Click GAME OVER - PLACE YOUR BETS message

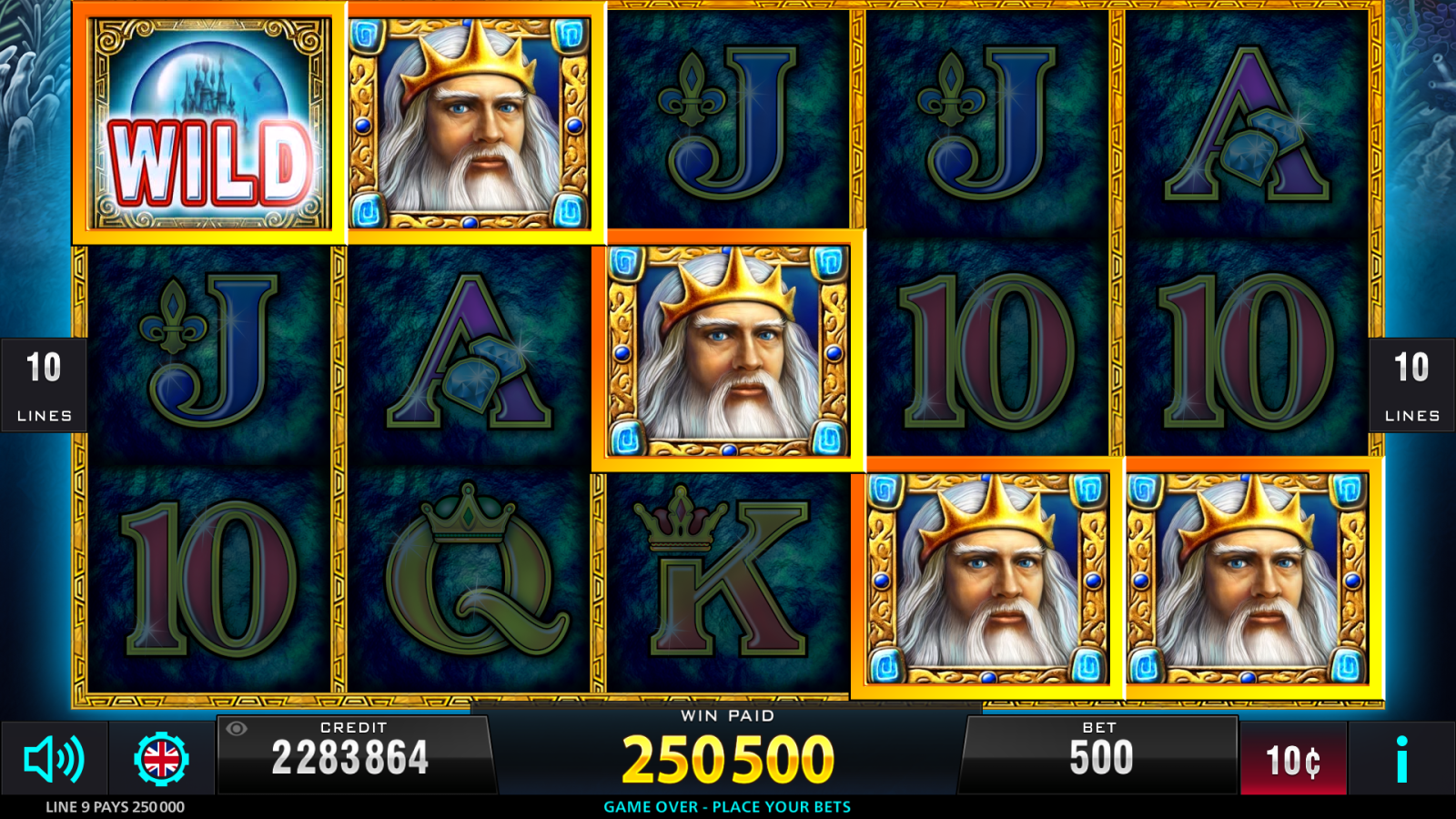click(727, 806)
